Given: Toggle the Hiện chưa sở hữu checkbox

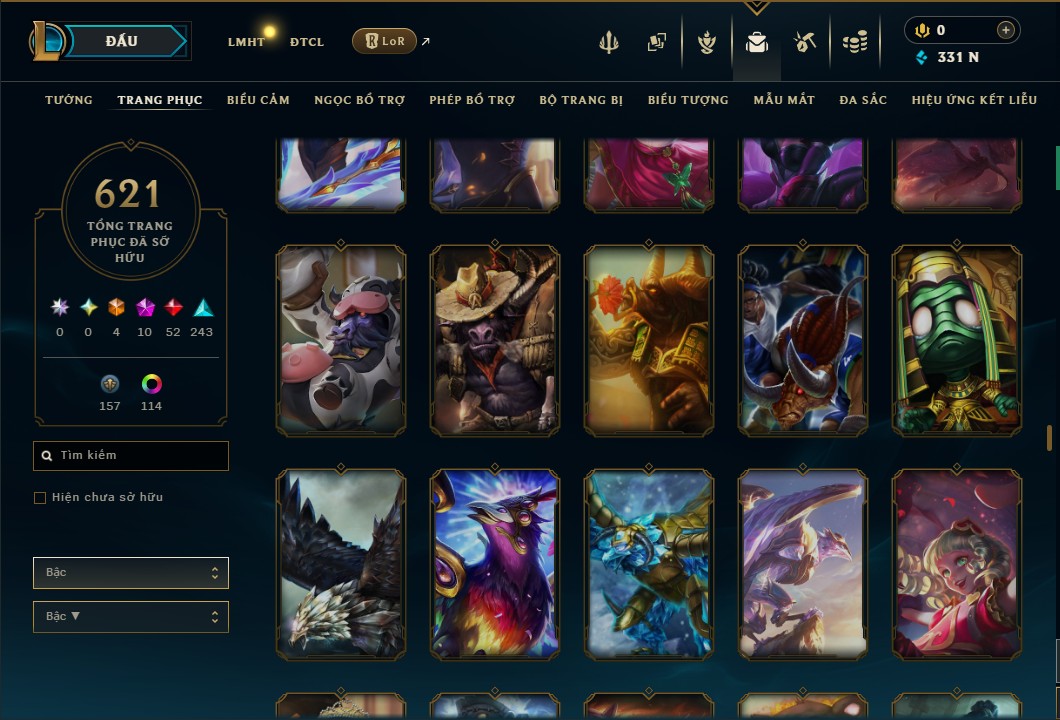Looking at the screenshot, I should click(40, 498).
